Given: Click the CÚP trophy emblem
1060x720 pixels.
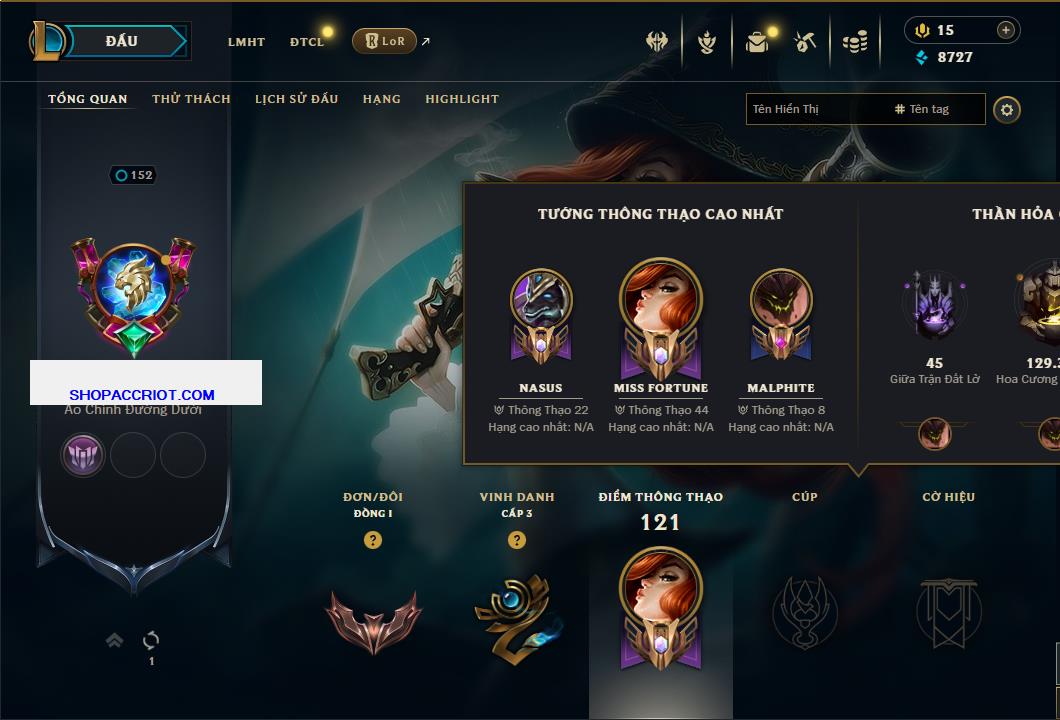Looking at the screenshot, I should click(805, 612).
